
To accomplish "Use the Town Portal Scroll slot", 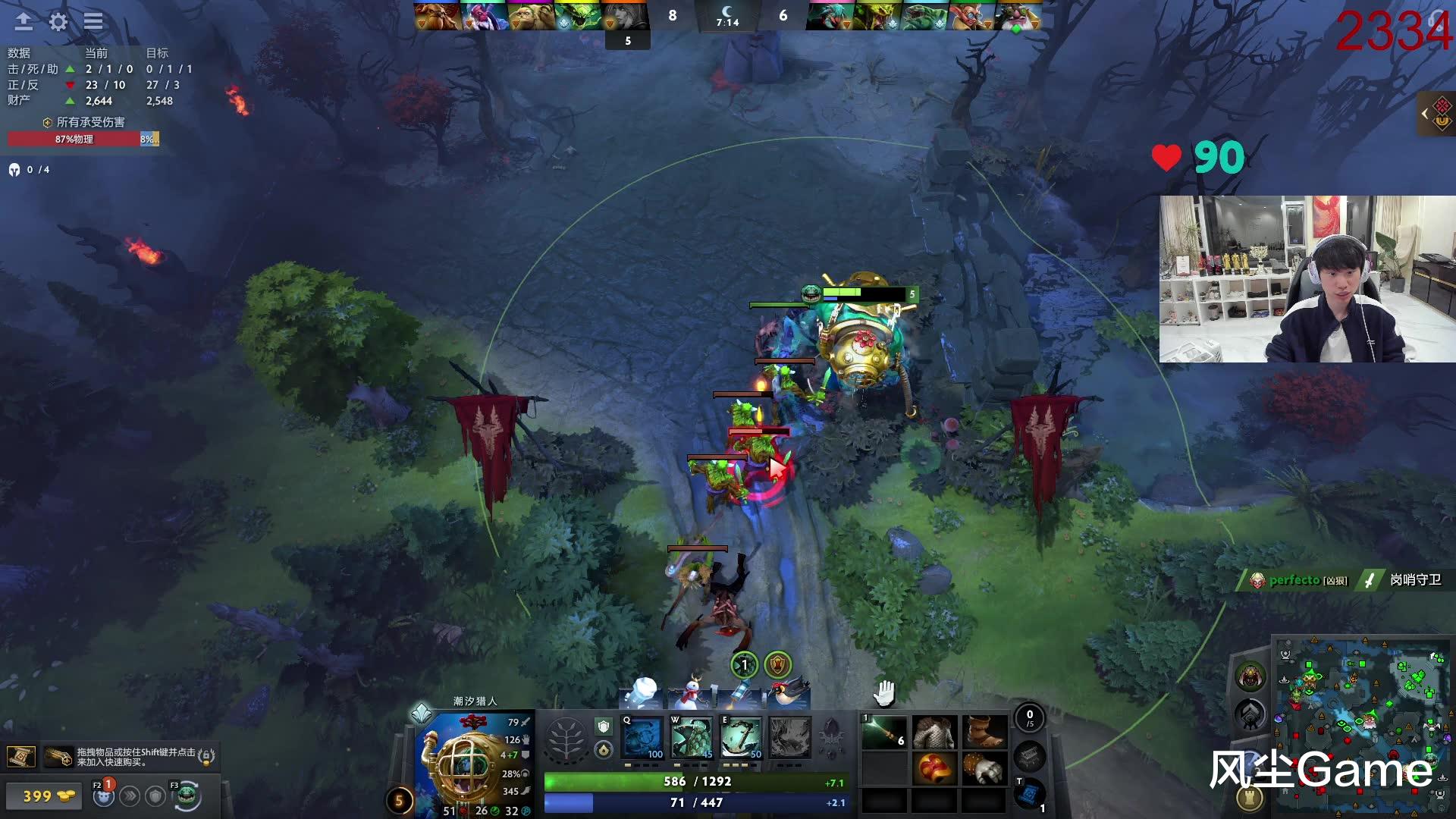I will [x=1029, y=794].
